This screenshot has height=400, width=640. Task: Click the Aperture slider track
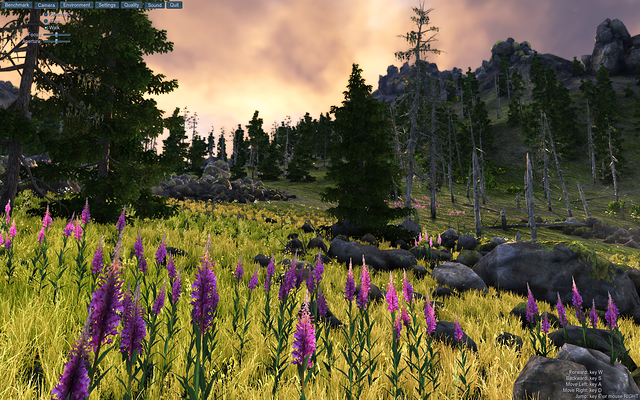click(x=62, y=41)
